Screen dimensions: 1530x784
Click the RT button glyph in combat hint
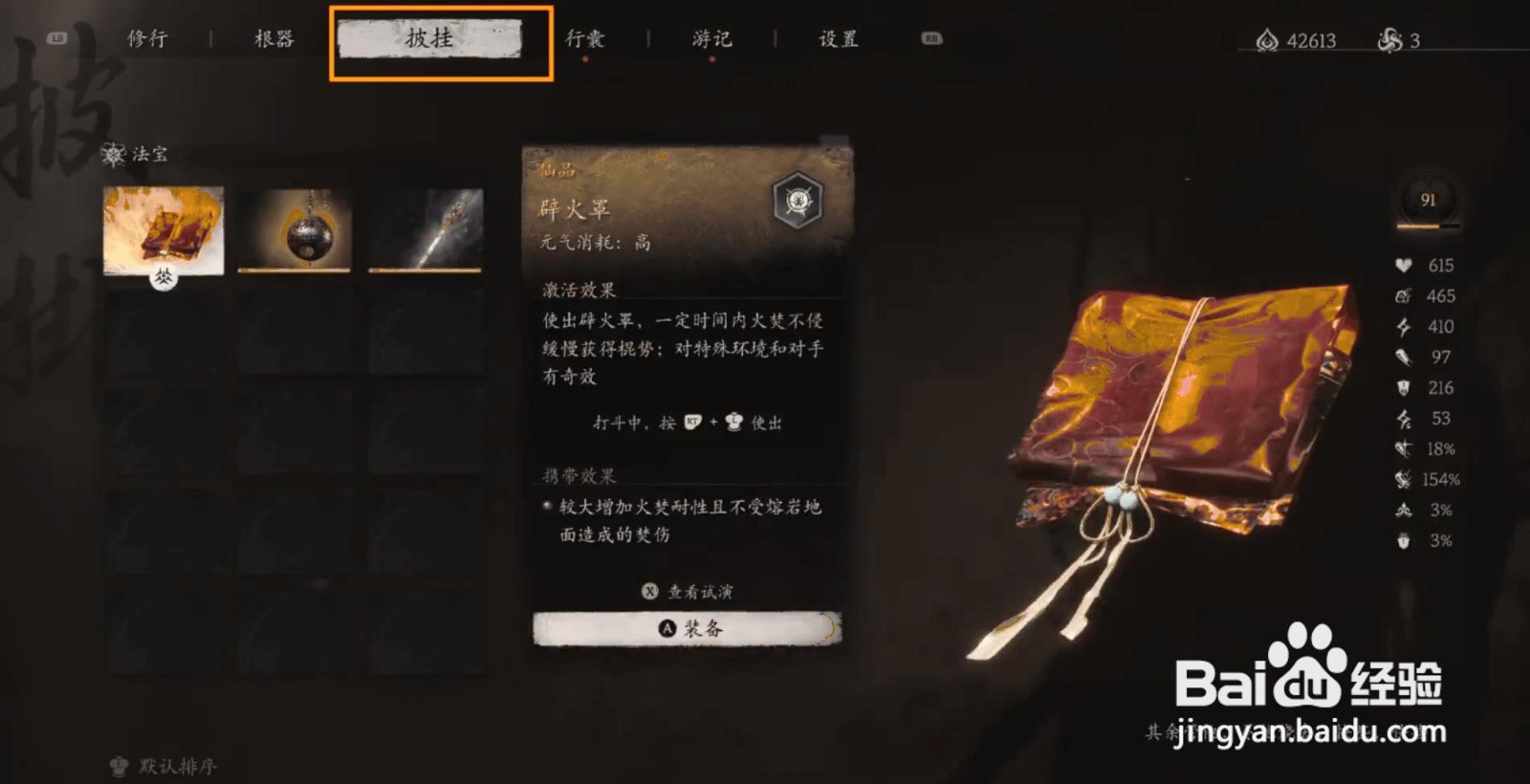coord(693,423)
